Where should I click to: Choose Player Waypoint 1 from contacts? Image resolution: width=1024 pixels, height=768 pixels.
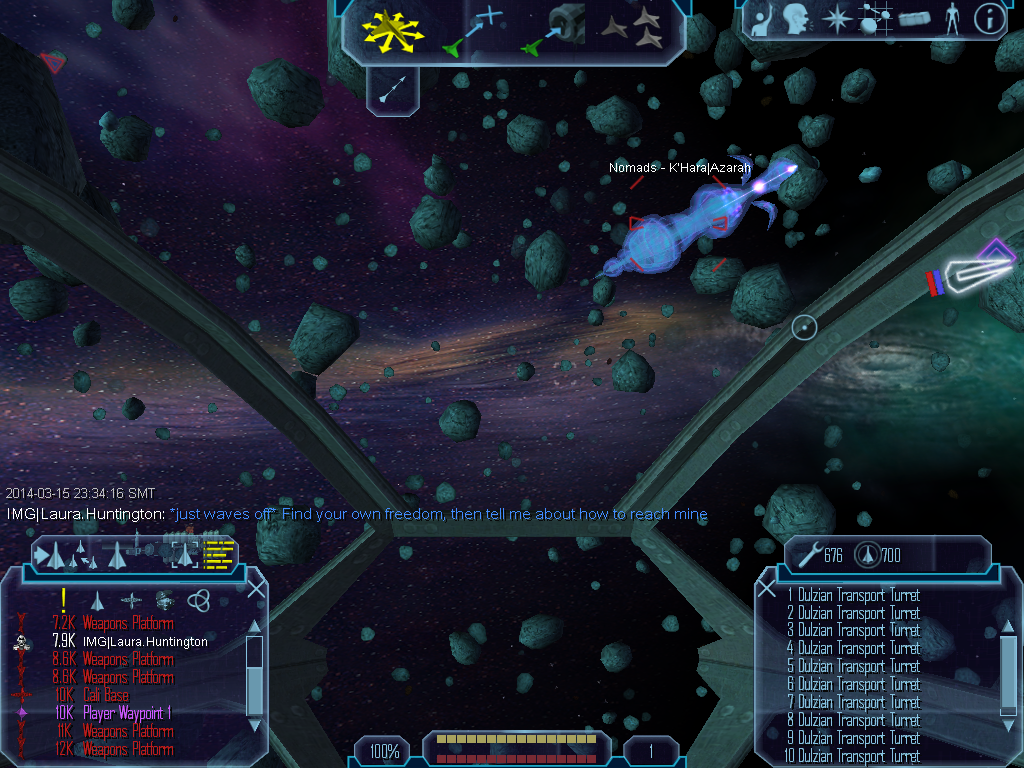click(x=126, y=714)
